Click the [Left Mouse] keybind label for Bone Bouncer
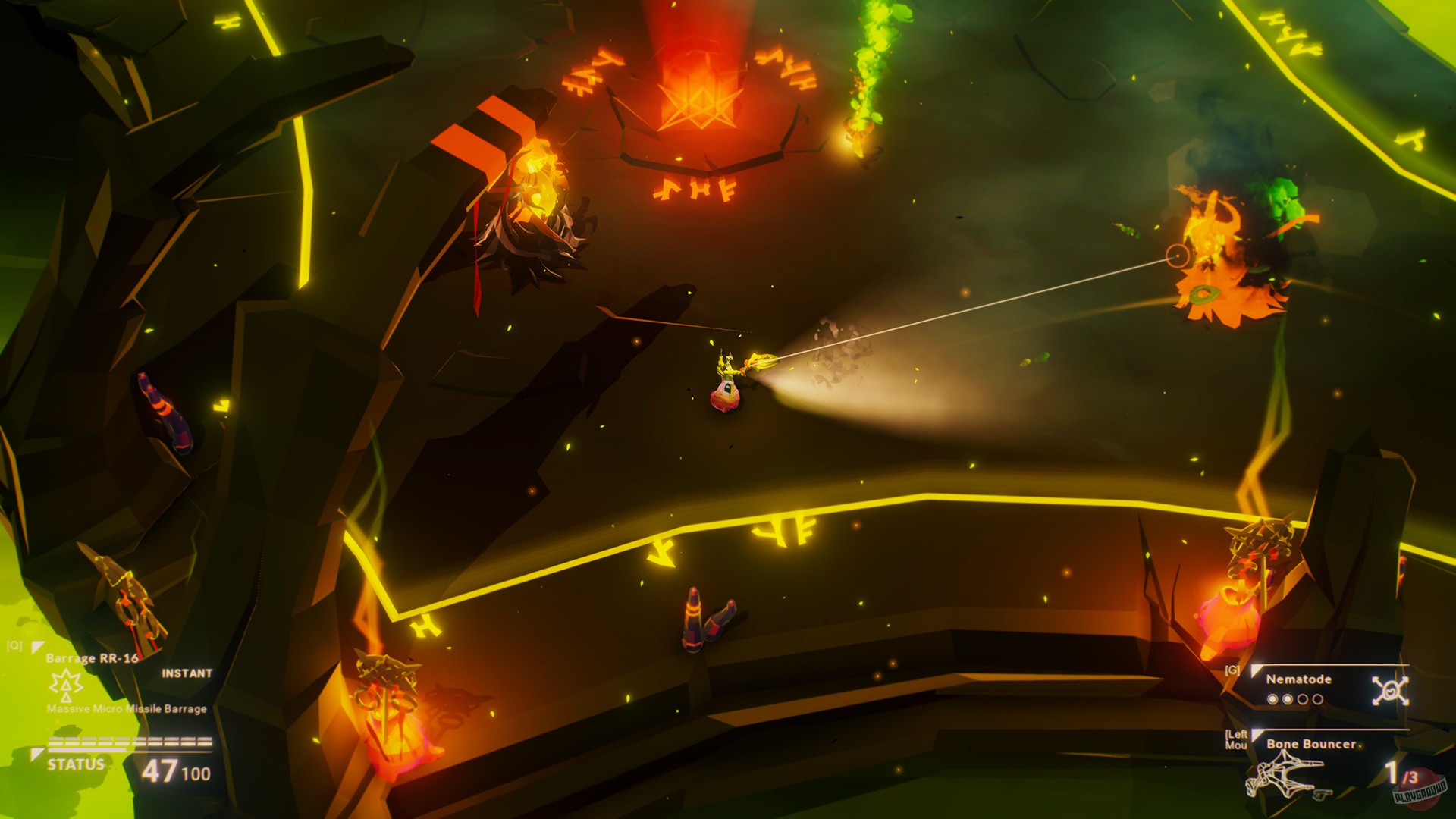Screen dimensions: 1456x819 1238,739
